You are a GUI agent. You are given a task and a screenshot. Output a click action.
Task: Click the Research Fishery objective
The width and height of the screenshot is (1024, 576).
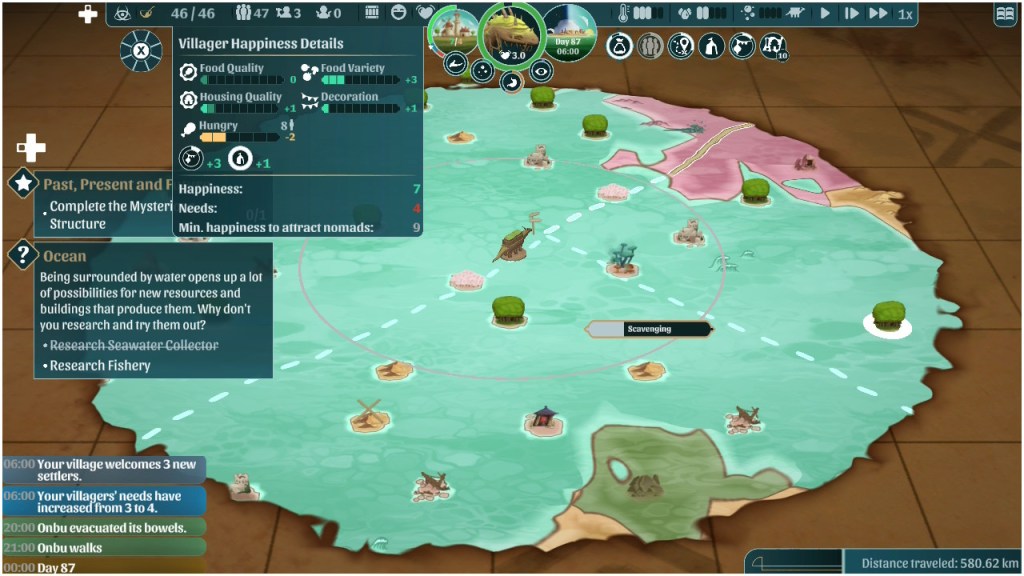pyautogui.click(x=100, y=366)
